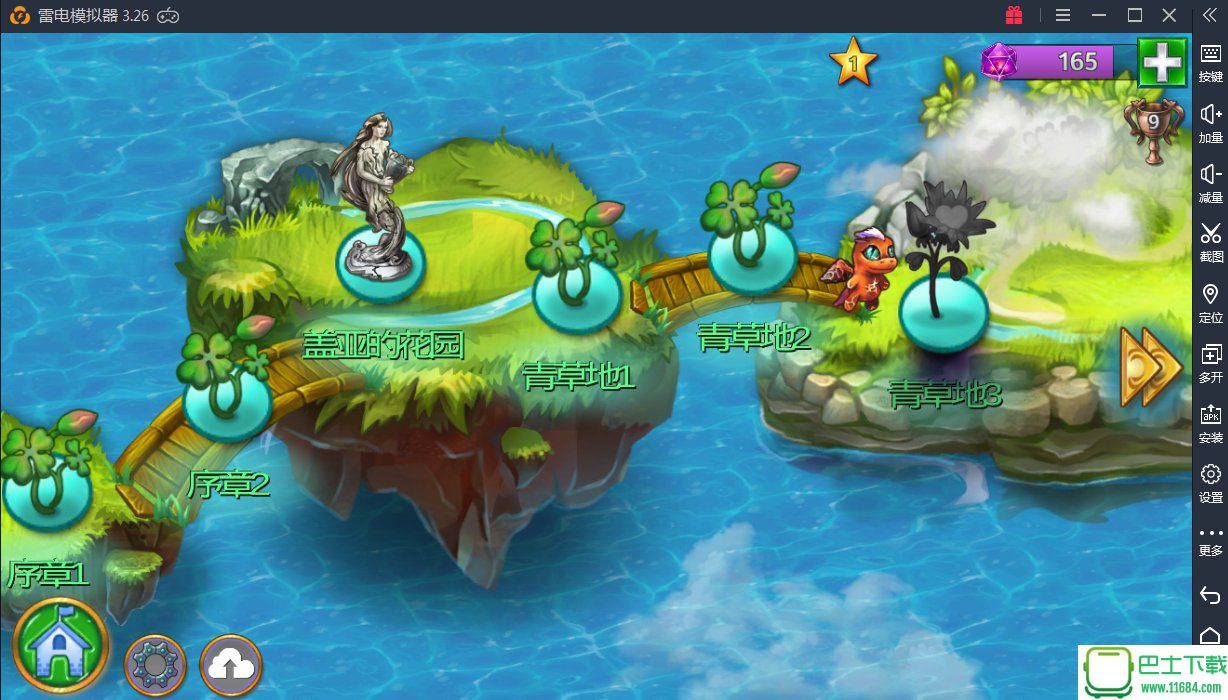
Task: Choose the 青草地2 level node
Action: [x=753, y=254]
